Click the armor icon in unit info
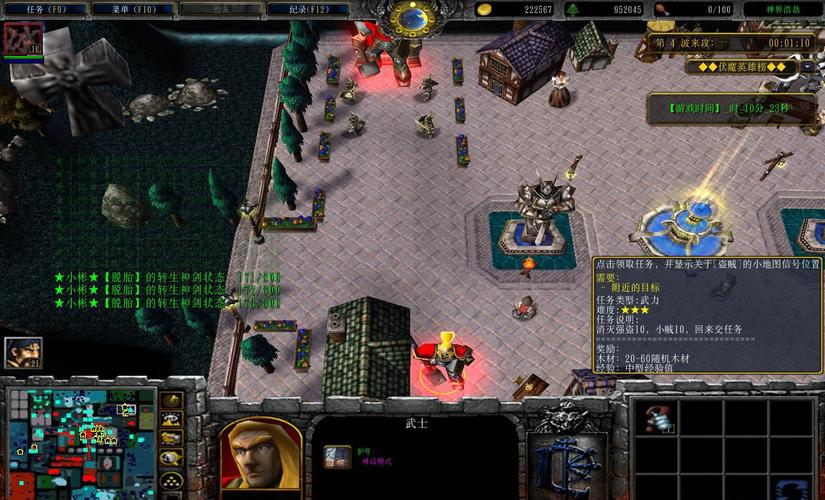 pyautogui.click(x=337, y=455)
